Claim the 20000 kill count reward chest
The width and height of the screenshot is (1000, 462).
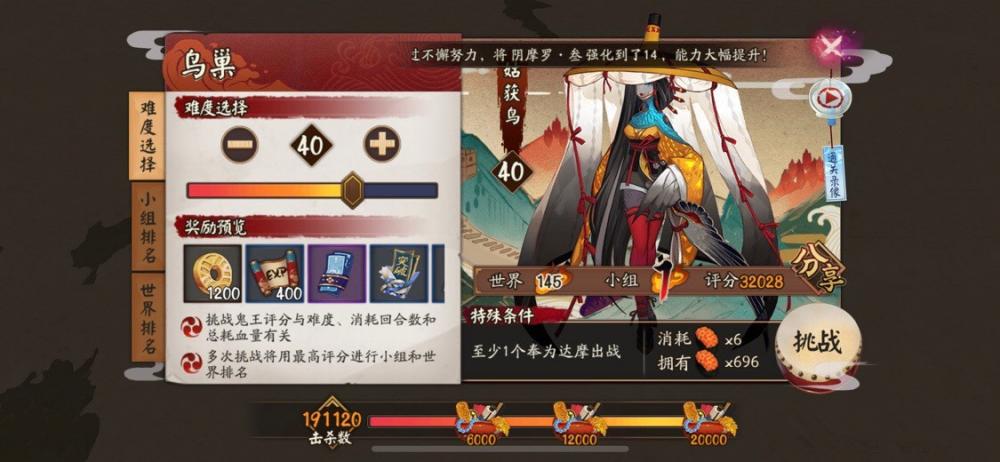point(707,418)
